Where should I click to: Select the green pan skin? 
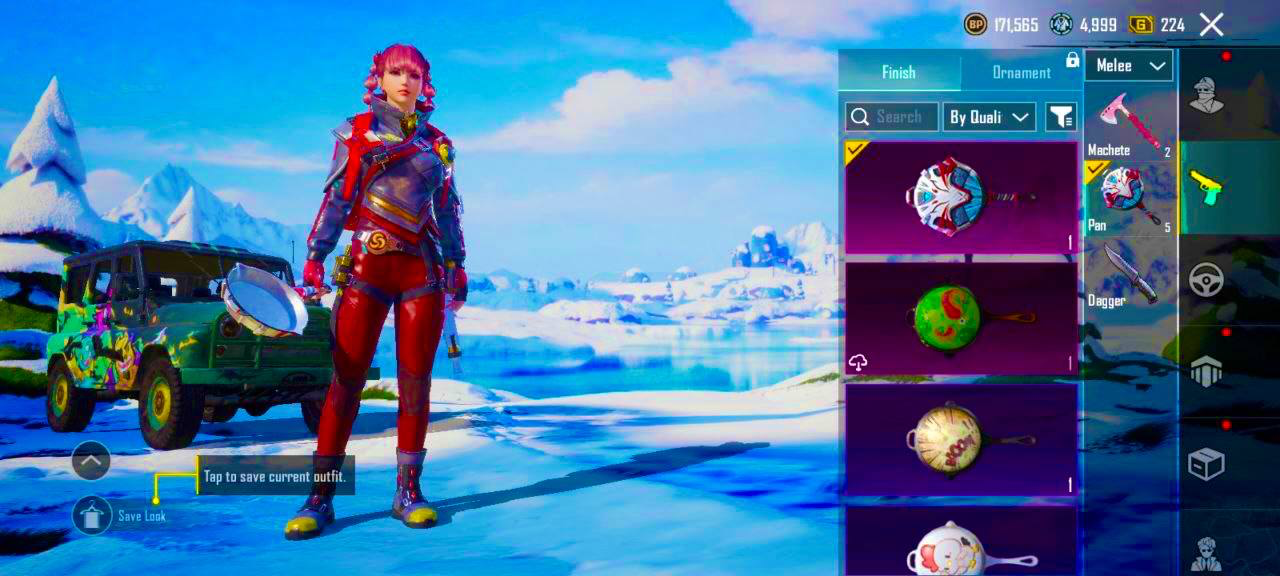point(961,318)
